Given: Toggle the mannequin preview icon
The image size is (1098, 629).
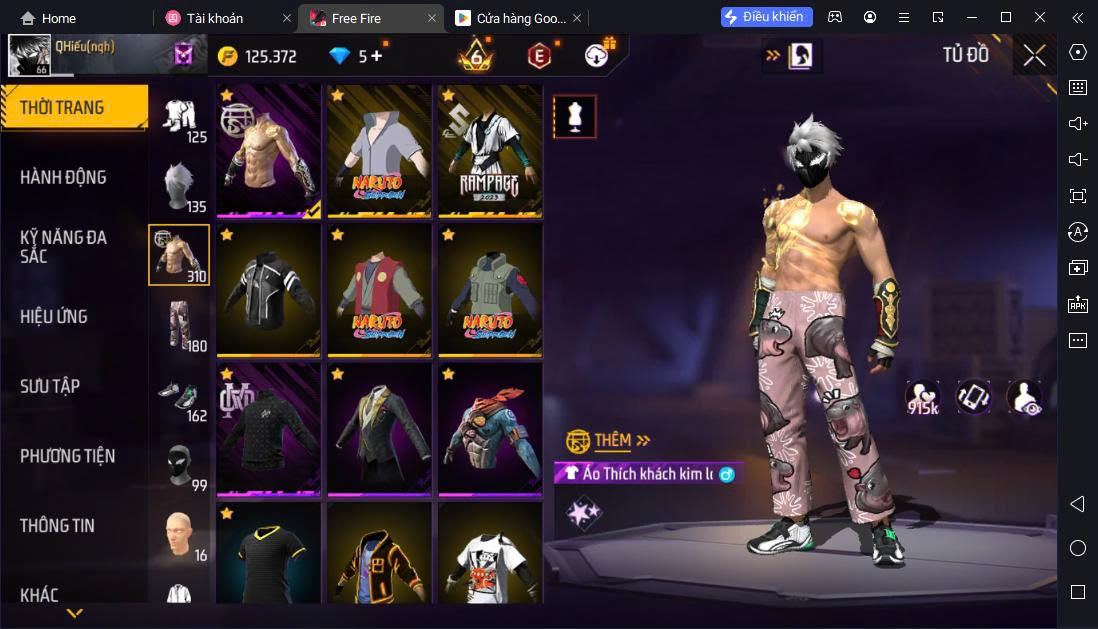Looking at the screenshot, I should coord(575,117).
